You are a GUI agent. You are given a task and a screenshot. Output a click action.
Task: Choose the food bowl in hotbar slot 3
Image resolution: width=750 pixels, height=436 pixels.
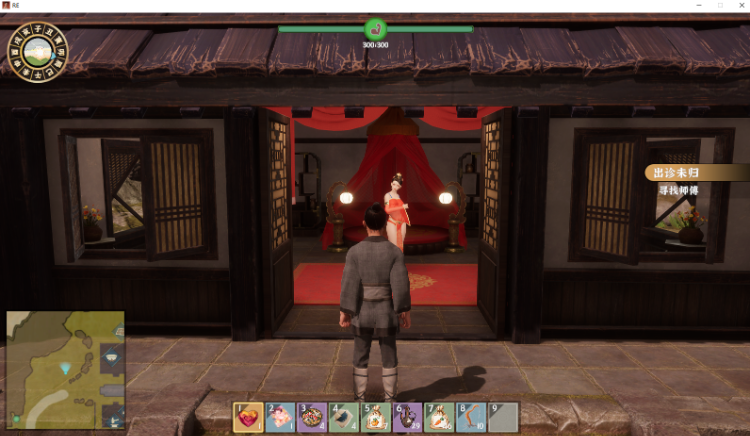point(312,417)
